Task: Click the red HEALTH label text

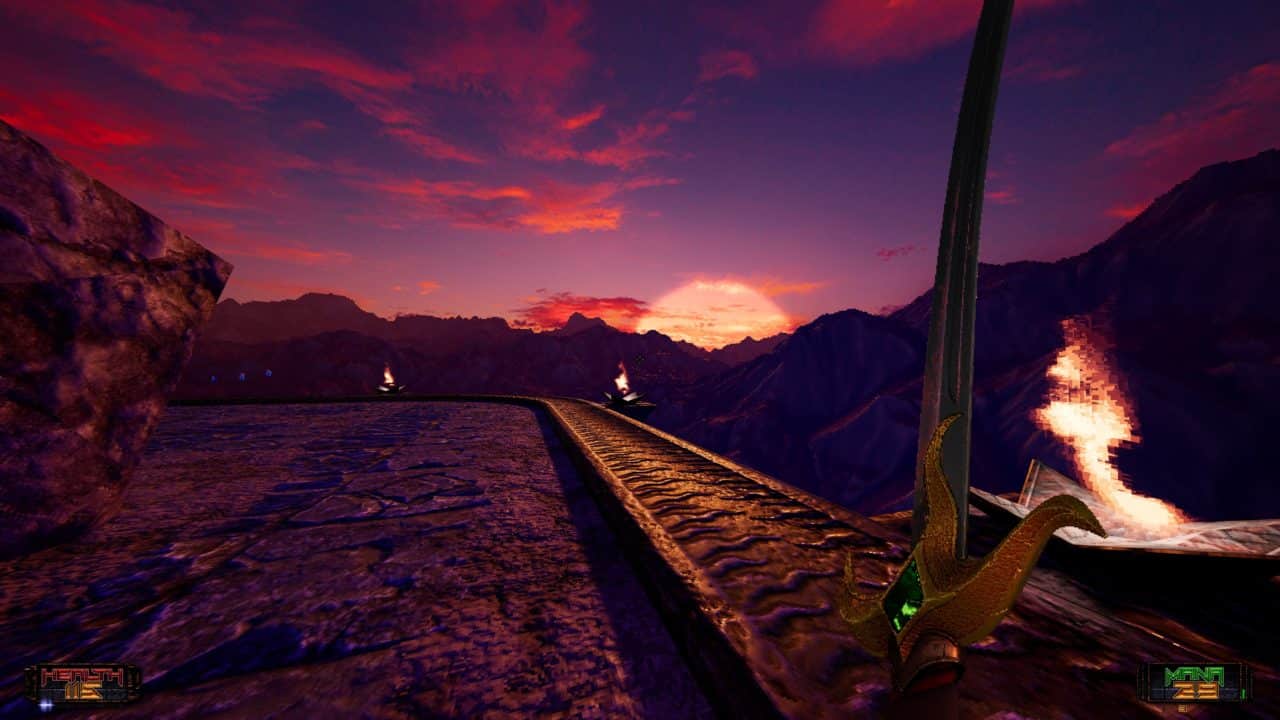Action: click(x=82, y=674)
